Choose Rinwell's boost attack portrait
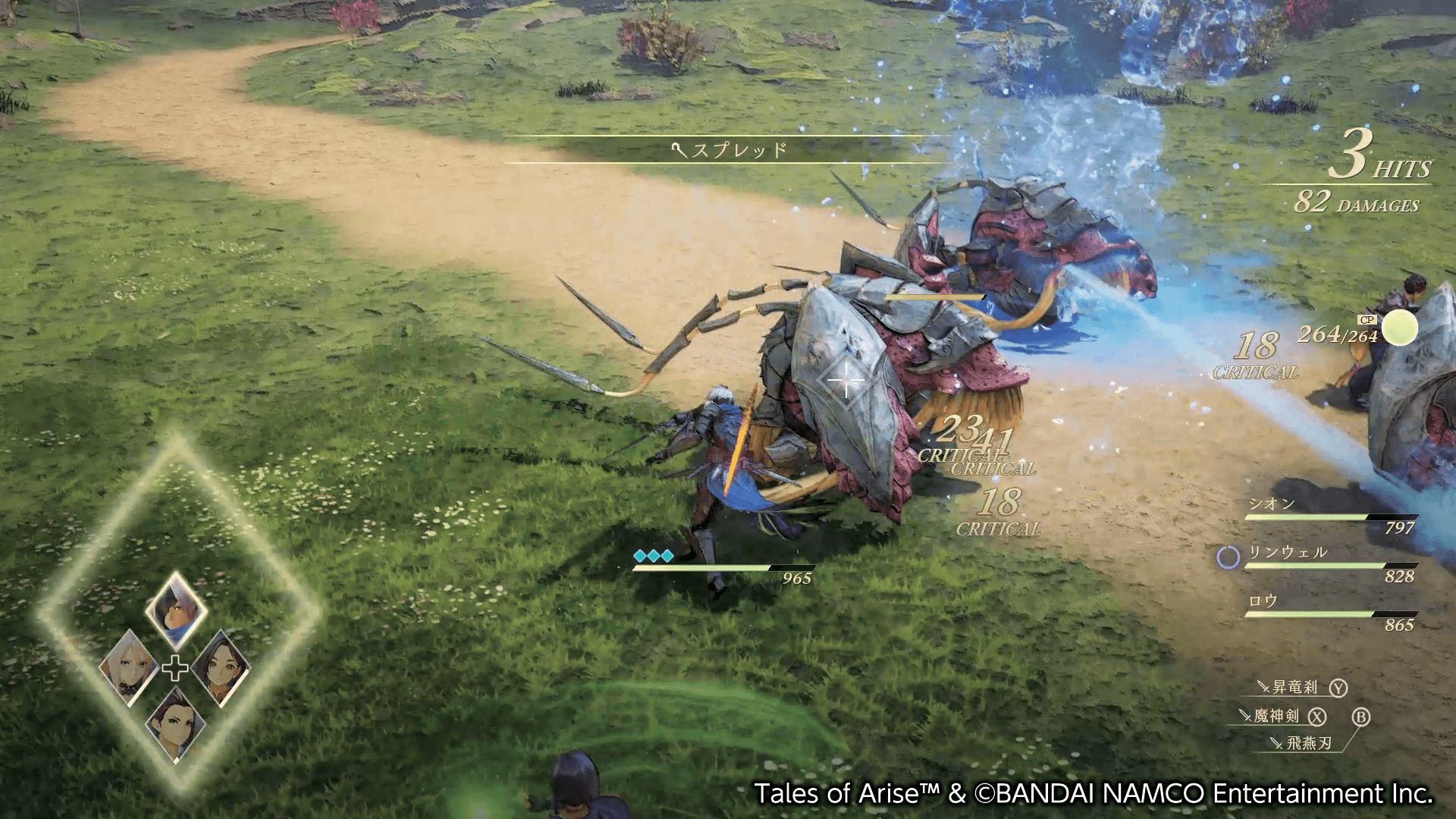The height and width of the screenshot is (819, 1456). tap(221, 667)
